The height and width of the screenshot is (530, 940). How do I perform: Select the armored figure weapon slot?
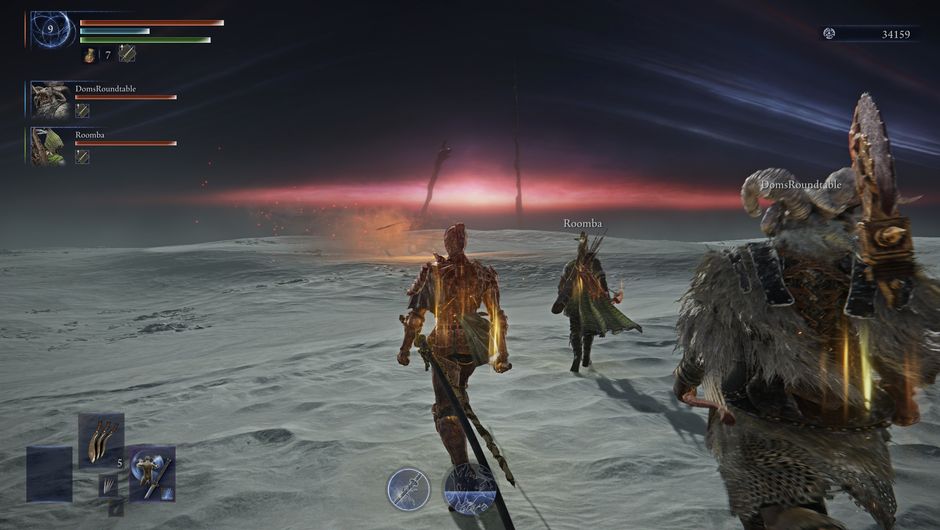pyautogui.click(x=152, y=473)
